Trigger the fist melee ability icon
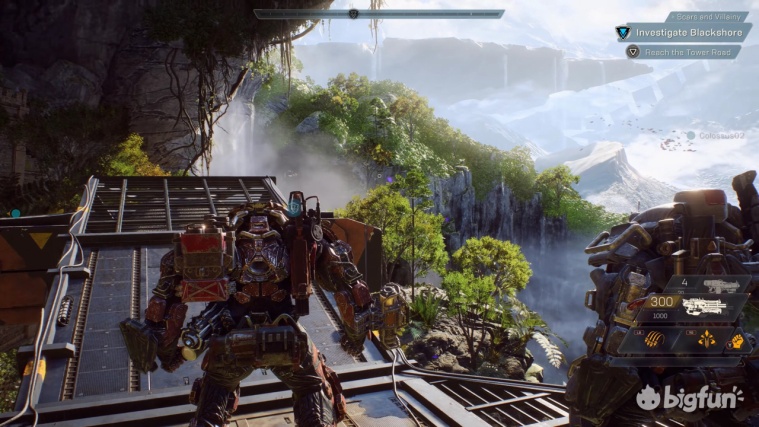The image size is (759, 427). point(736,341)
